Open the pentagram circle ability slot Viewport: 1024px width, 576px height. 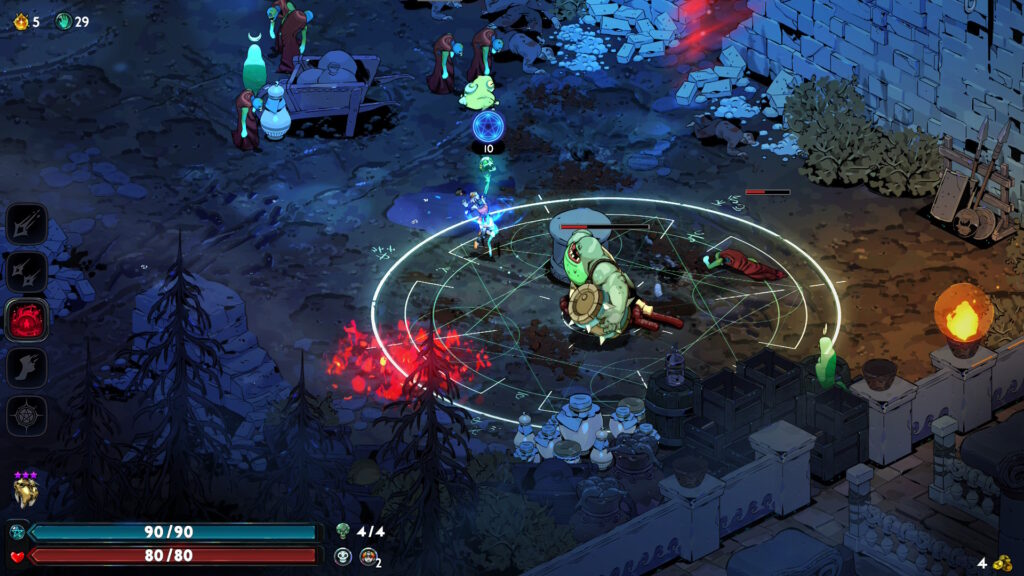coord(27,415)
